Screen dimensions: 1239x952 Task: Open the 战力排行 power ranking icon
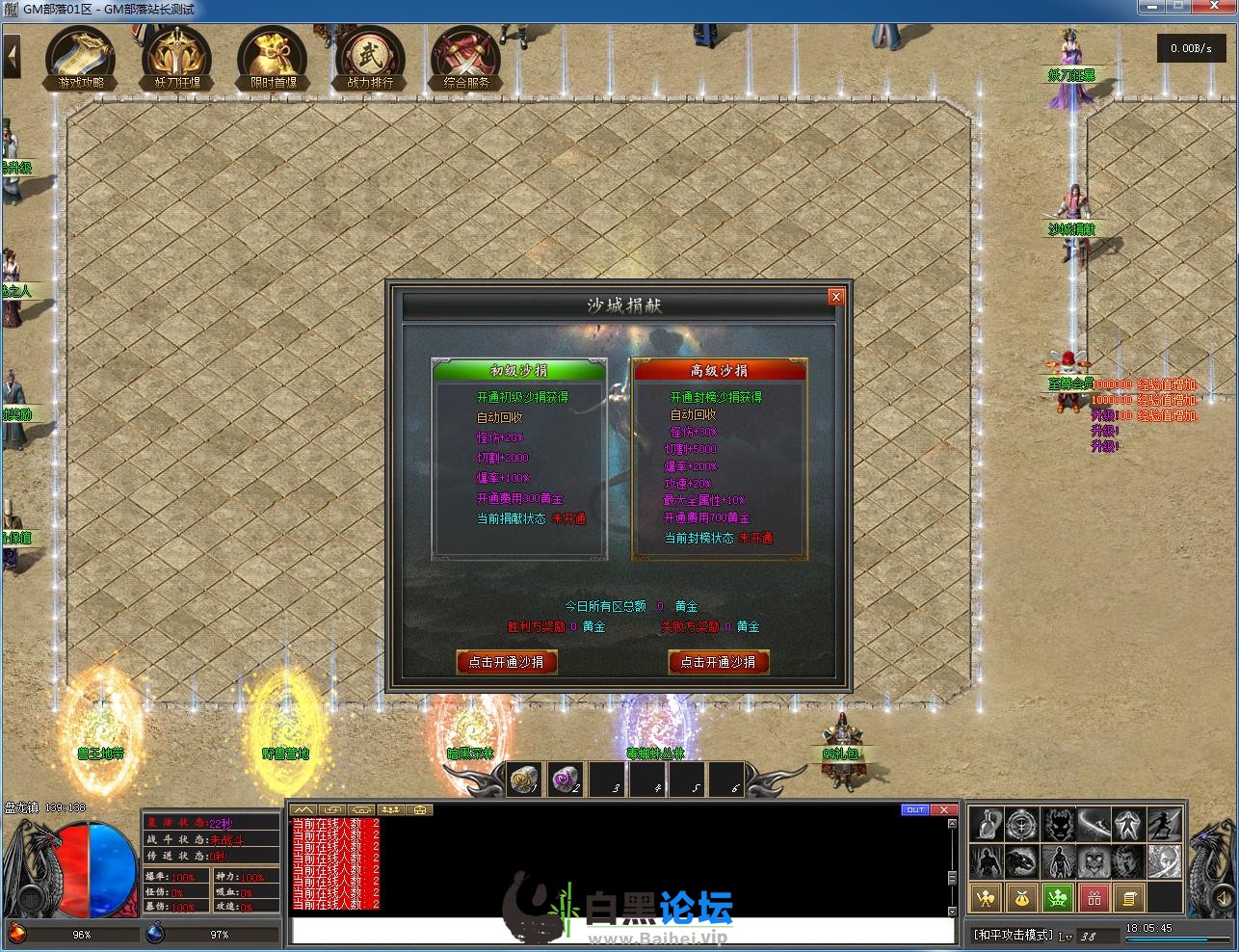point(370,57)
